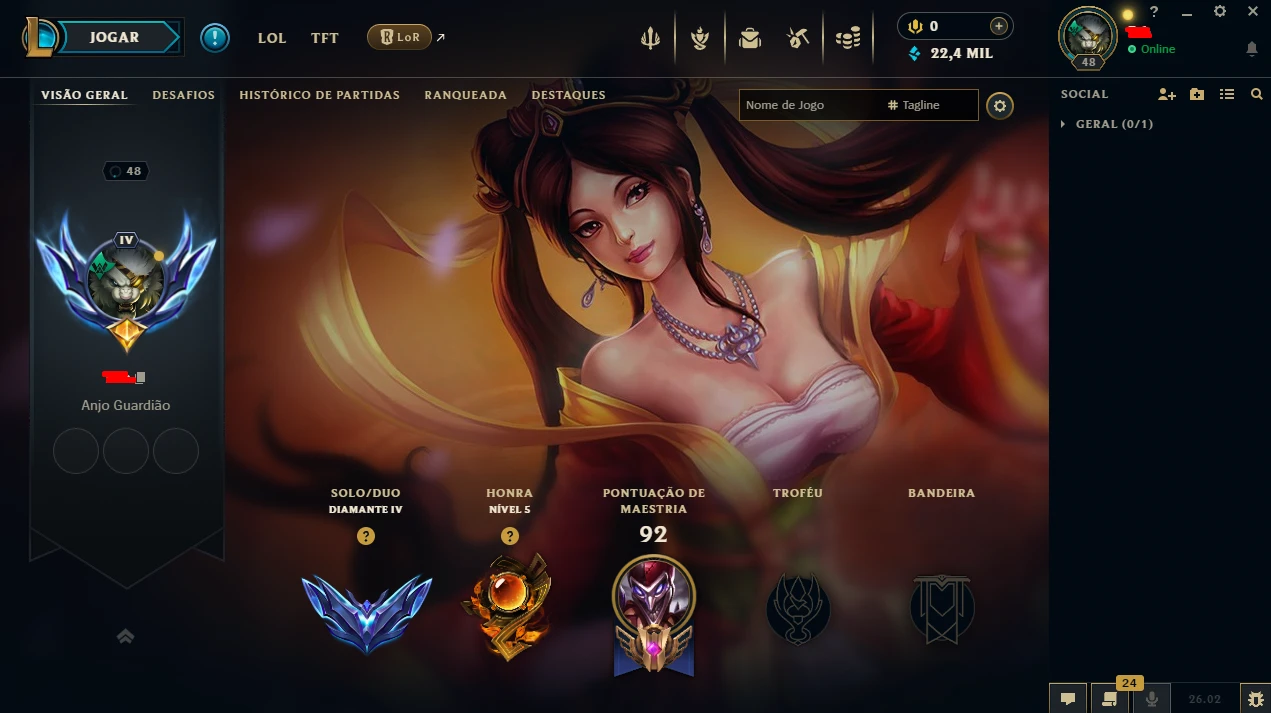Search the social friends list

[x=1257, y=94]
